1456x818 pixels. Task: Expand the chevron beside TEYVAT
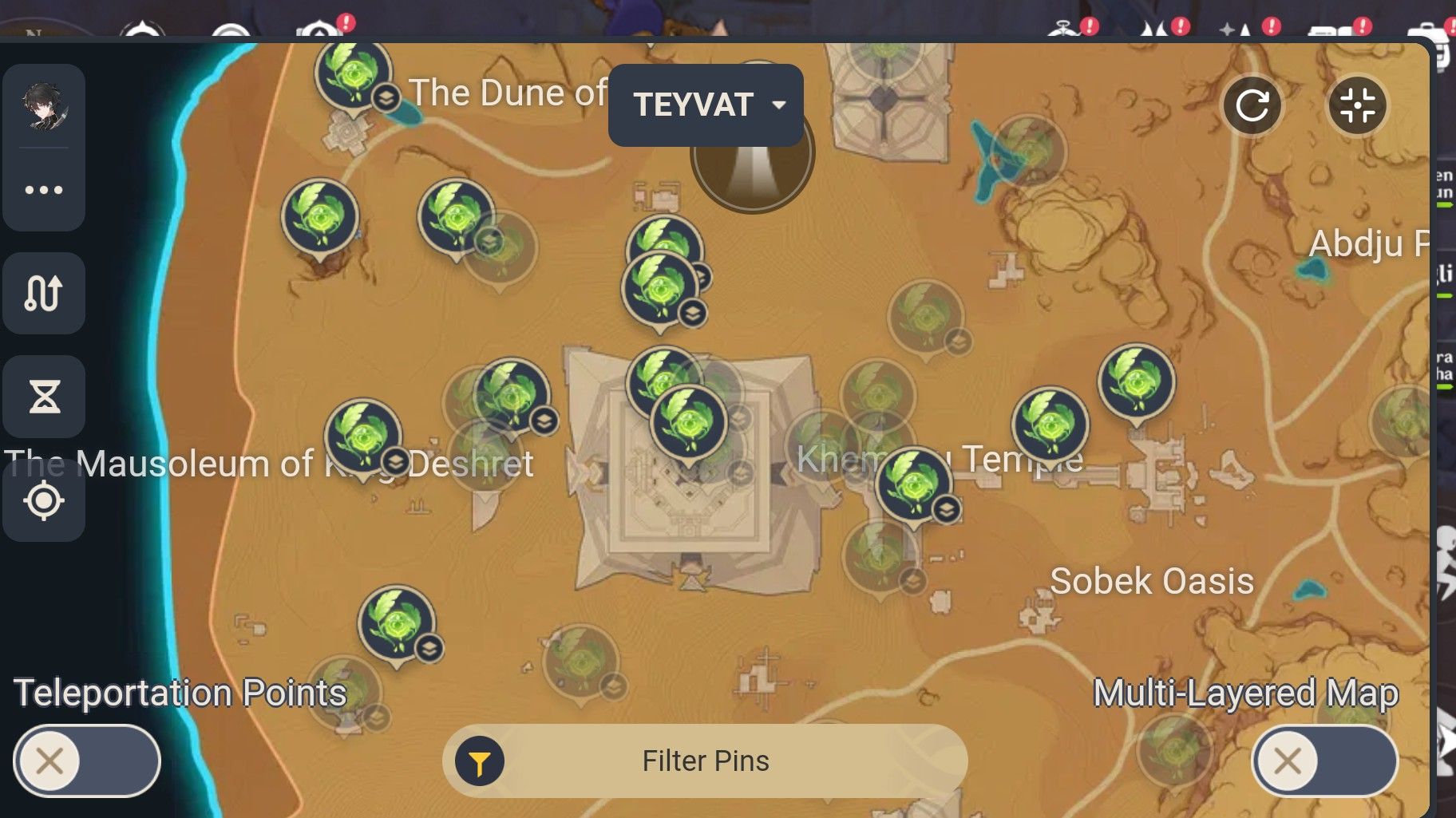click(778, 105)
